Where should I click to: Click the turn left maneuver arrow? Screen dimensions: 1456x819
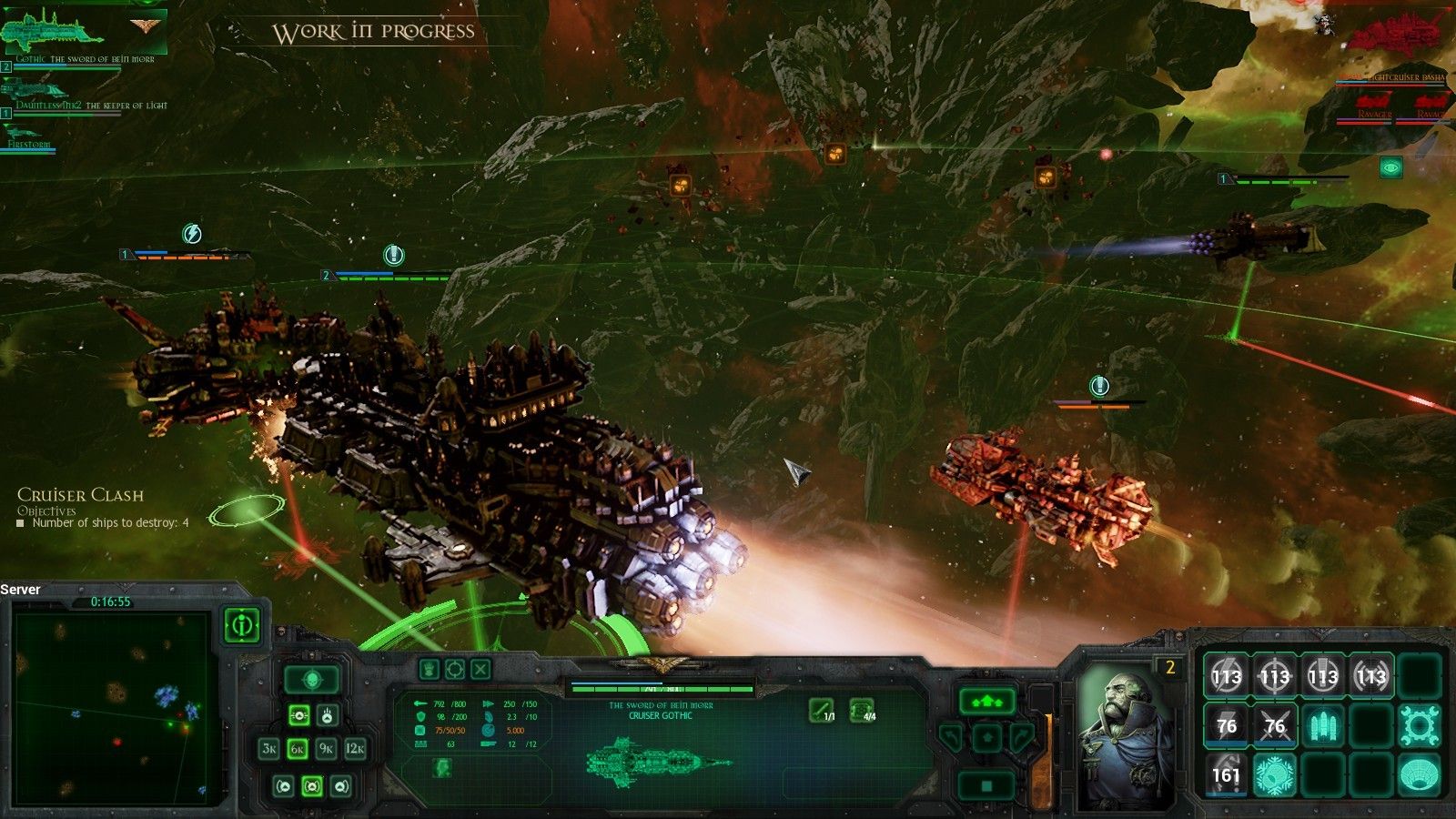pyautogui.click(x=952, y=737)
